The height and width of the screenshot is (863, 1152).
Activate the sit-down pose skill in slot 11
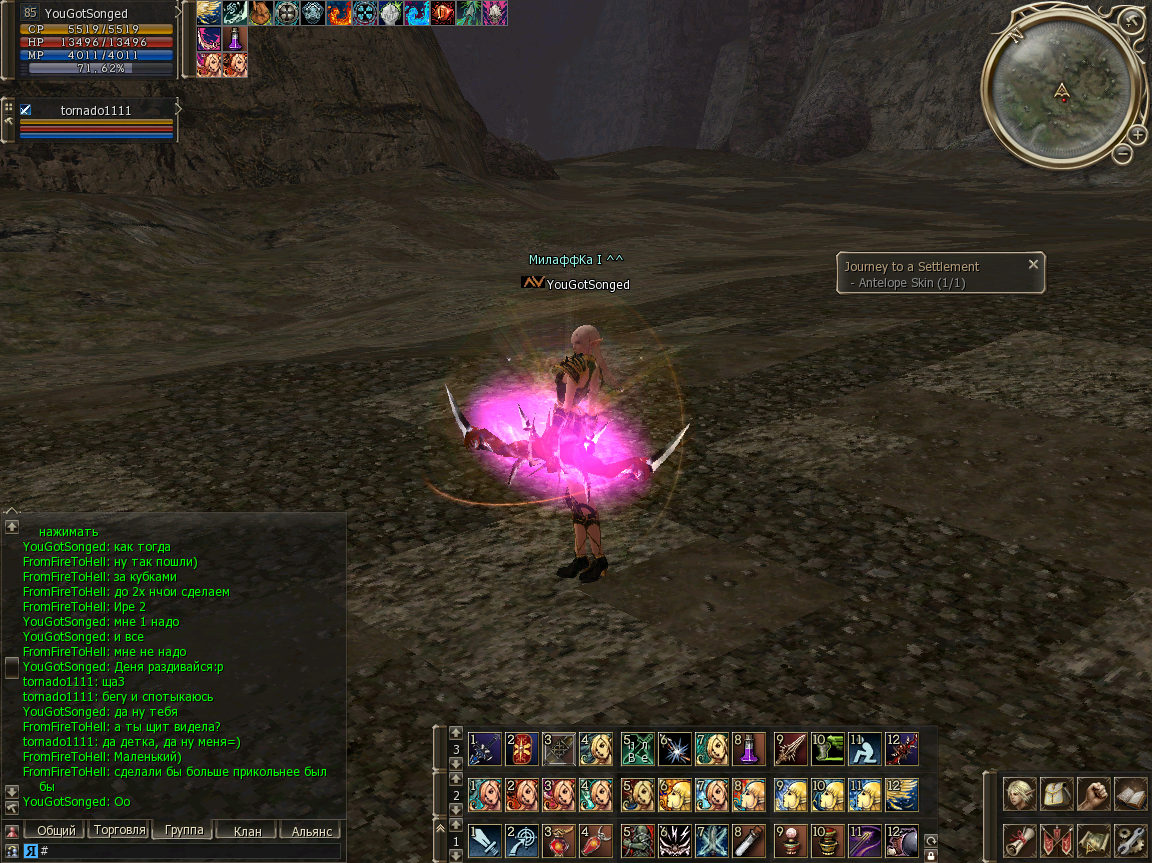864,749
